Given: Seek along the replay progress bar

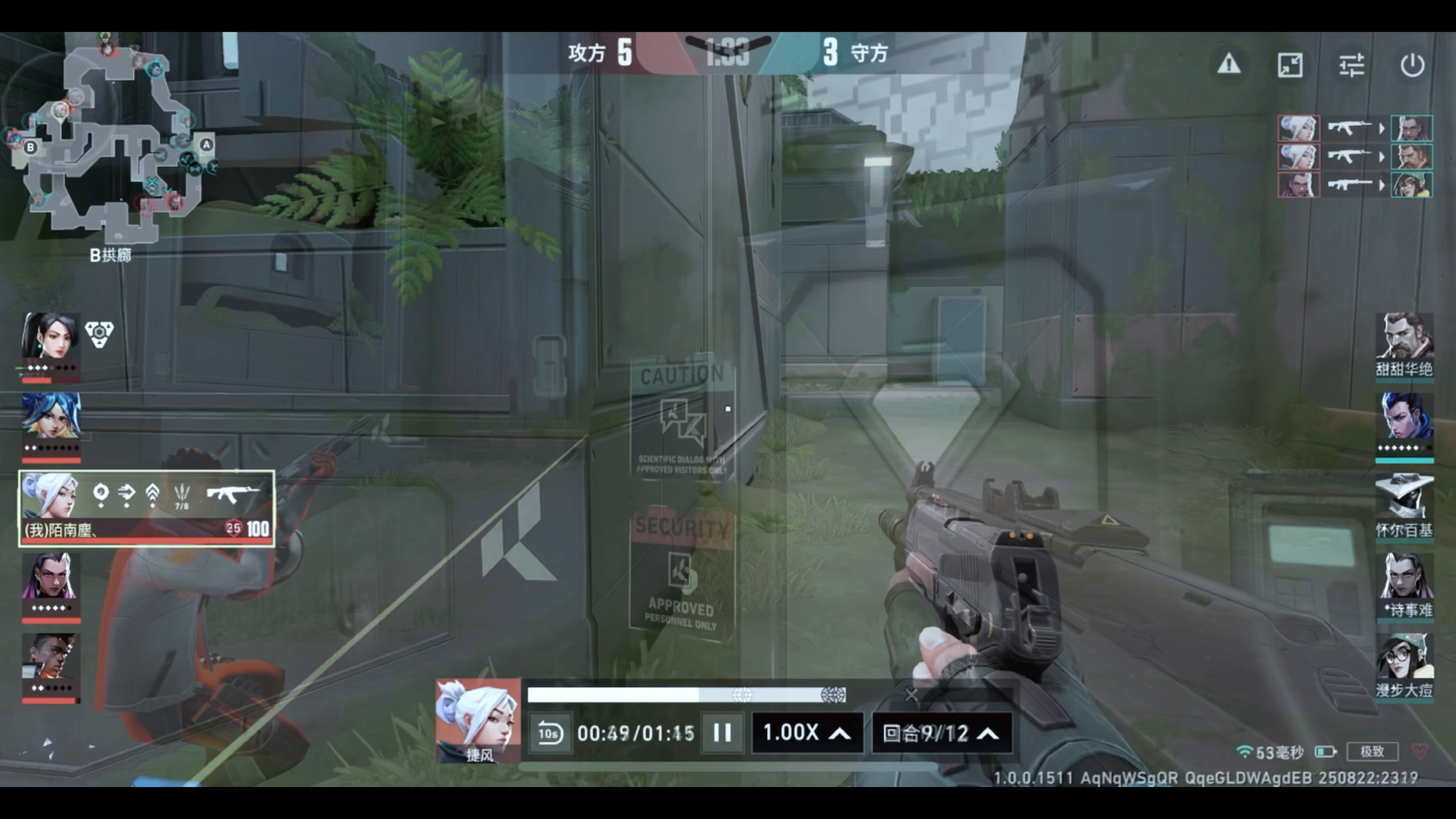Looking at the screenshot, I should 686,694.
